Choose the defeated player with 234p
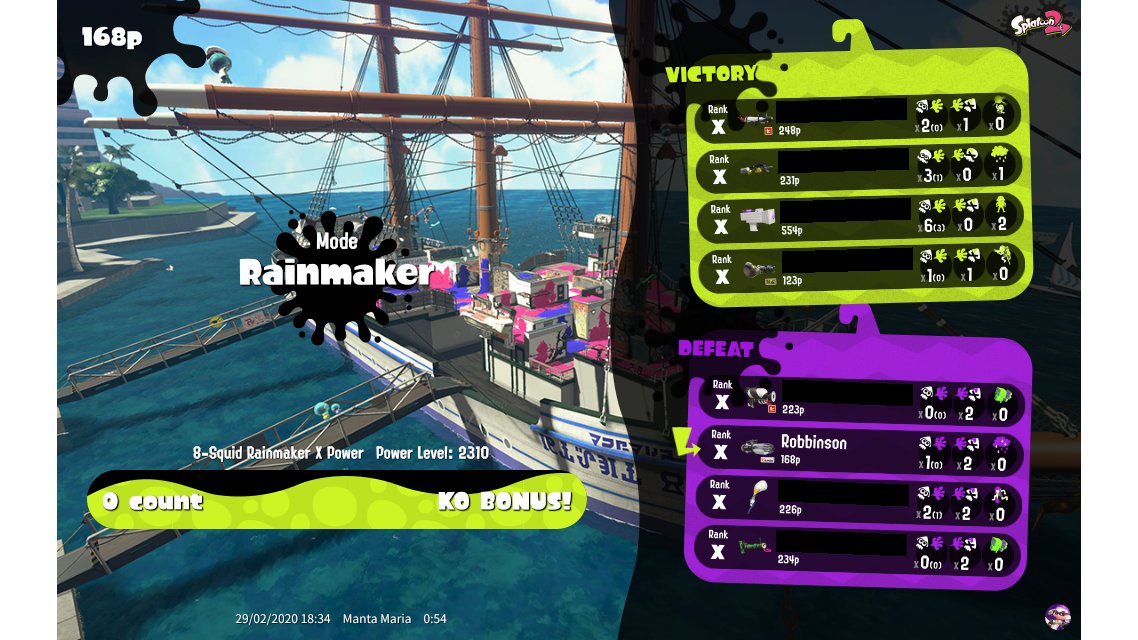Screen dimensions: 1138x640 pos(860,550)
